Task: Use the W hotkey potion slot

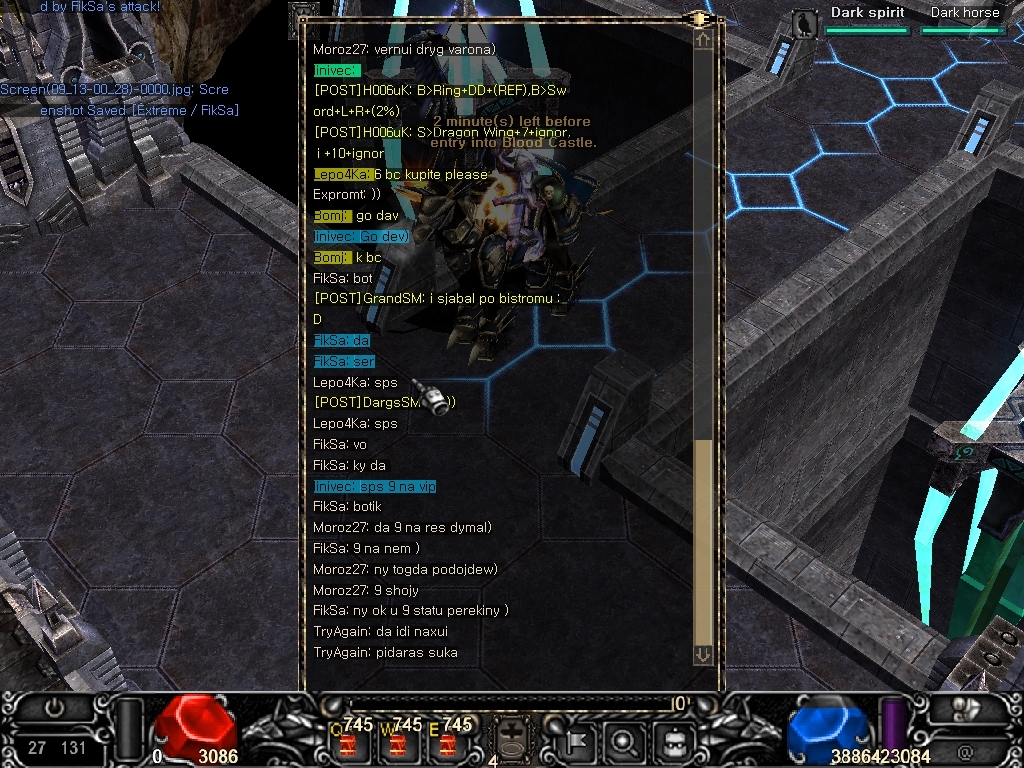Action: coord(398,743)
